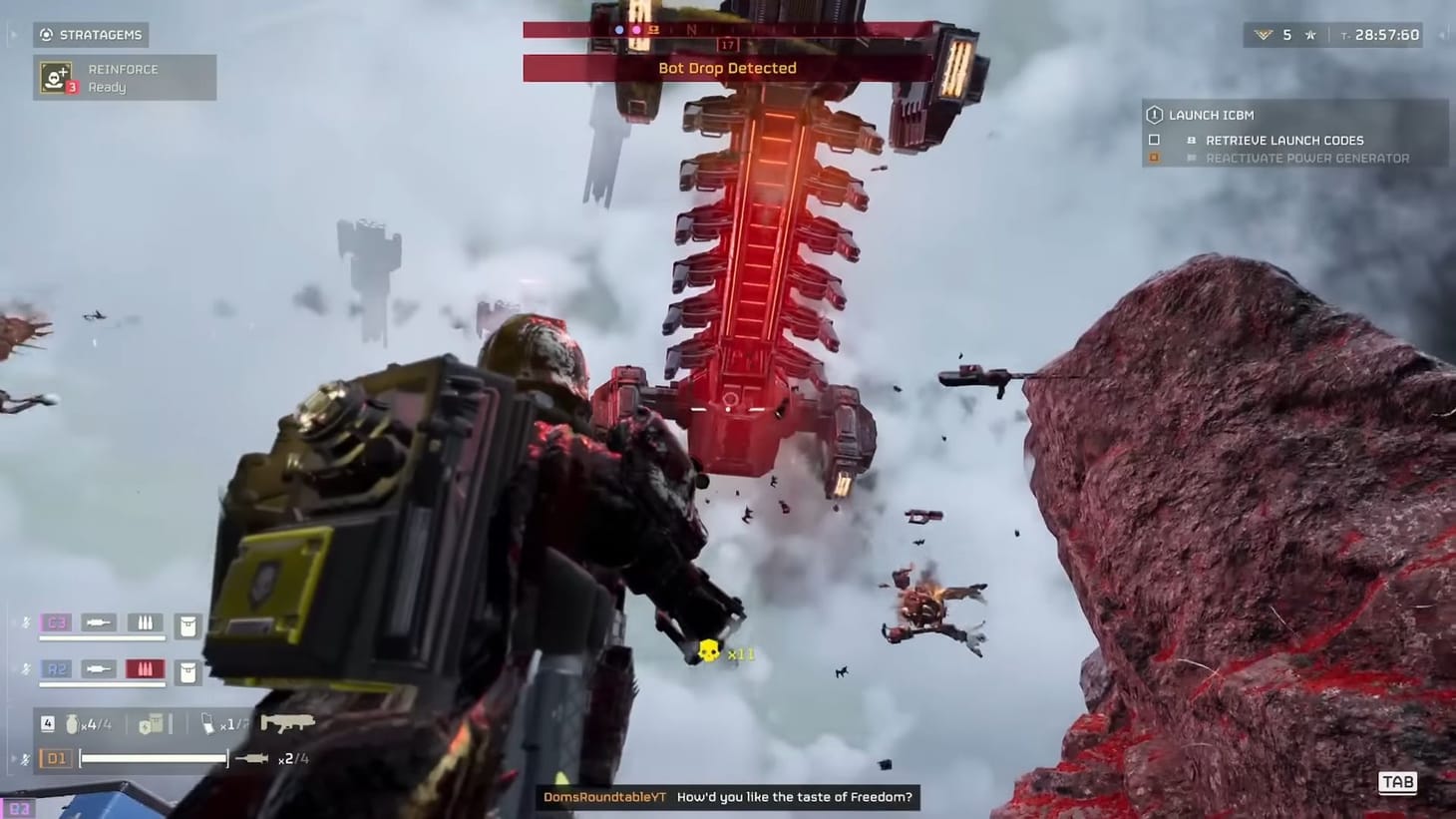This screenshot has width=1456, height=819.
Task: Click white ammo bullets indicator for G3
Action: [x=146, y=622]
